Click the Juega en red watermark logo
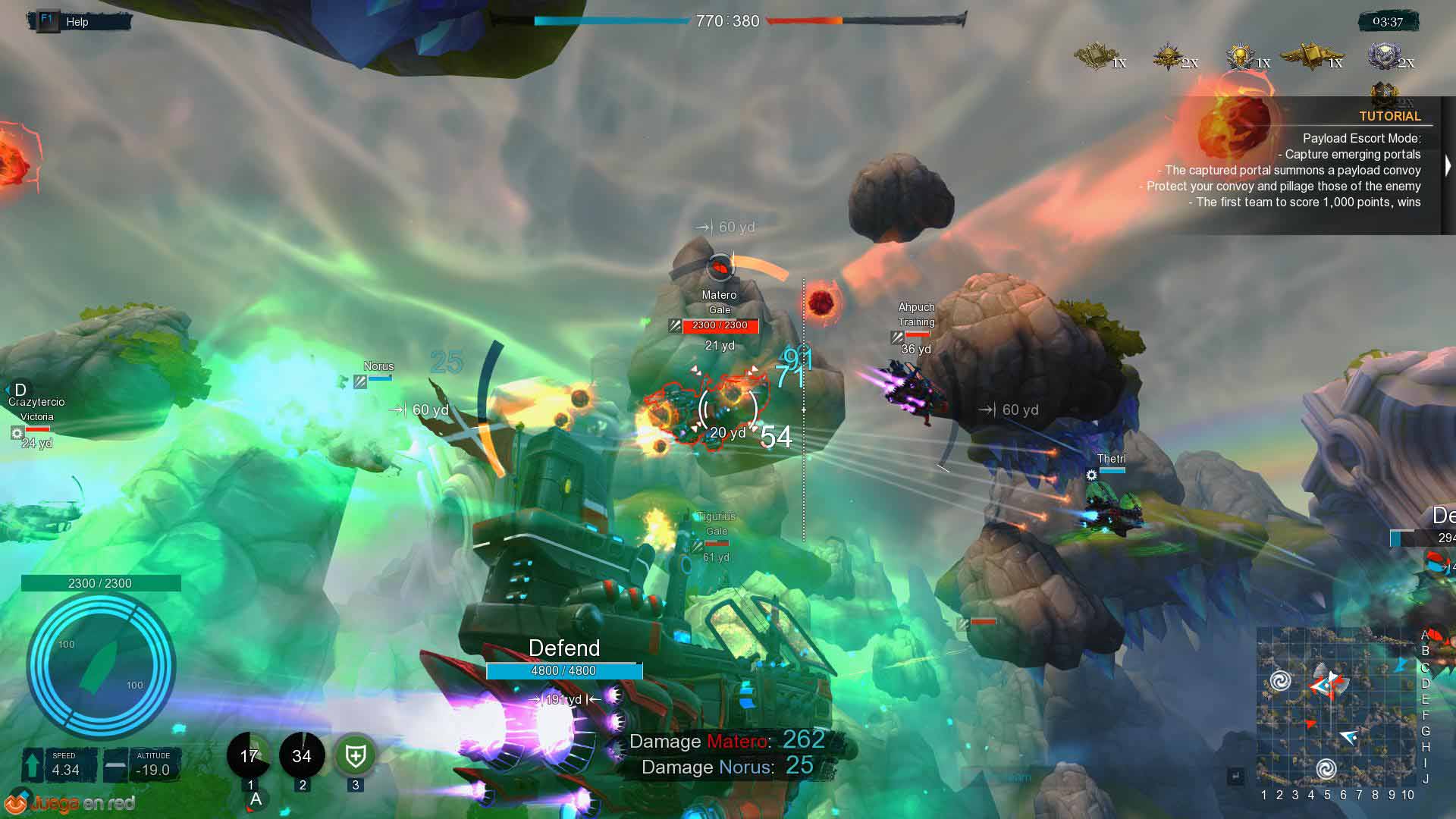Screen dimensions: 1456x819 coord(72,803)
